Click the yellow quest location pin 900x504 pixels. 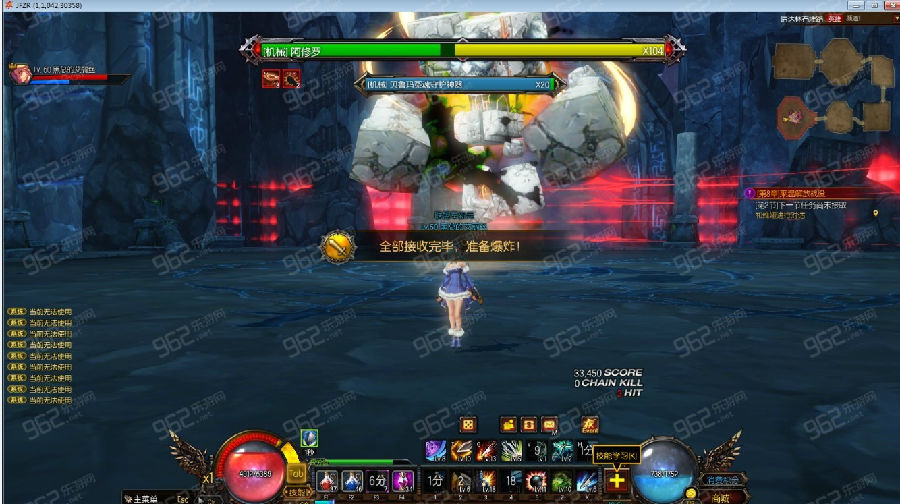tap(875, 213)
